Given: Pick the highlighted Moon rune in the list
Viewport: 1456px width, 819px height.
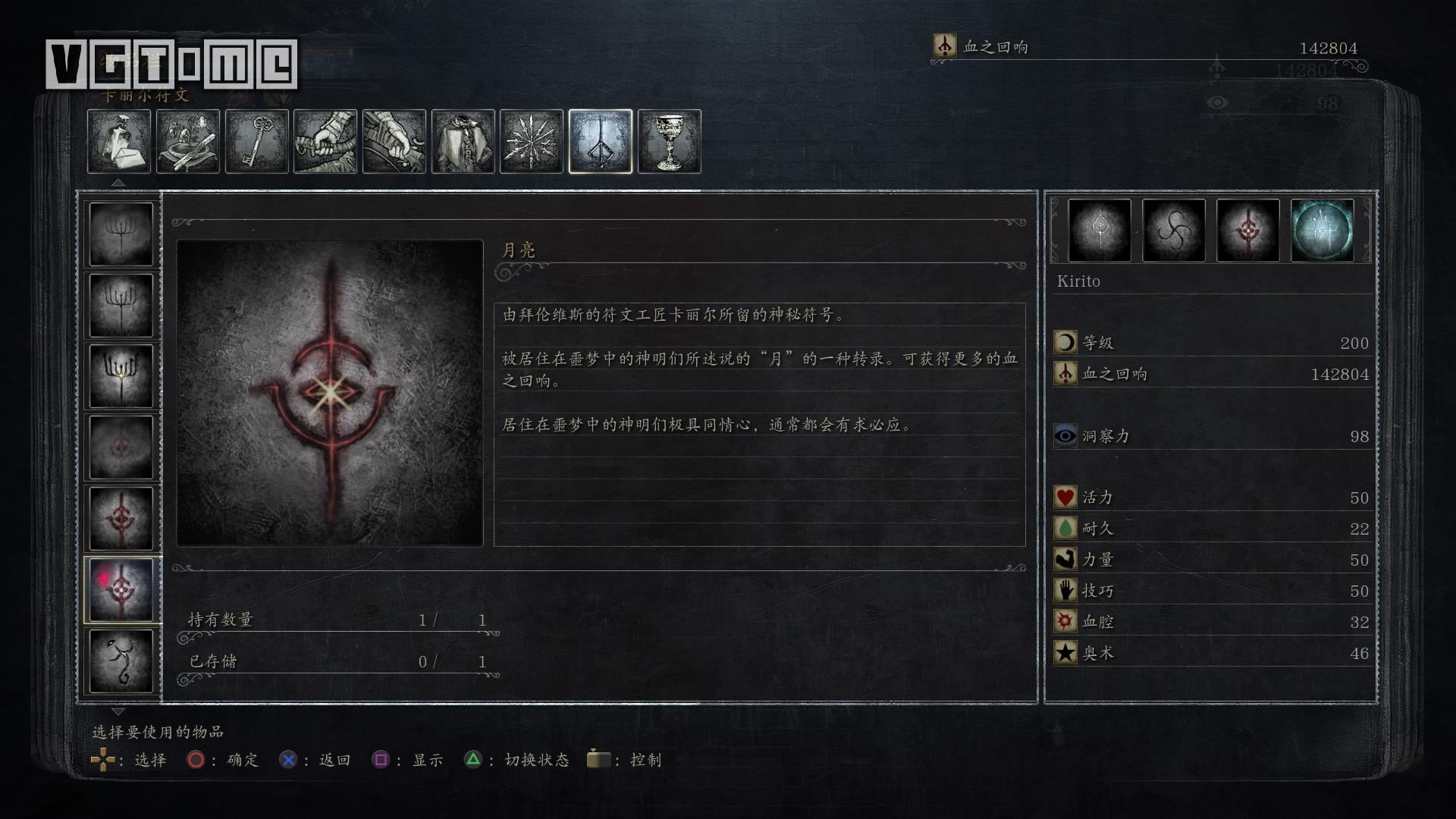Looking at the screenshot, I should tap(121, 589).
